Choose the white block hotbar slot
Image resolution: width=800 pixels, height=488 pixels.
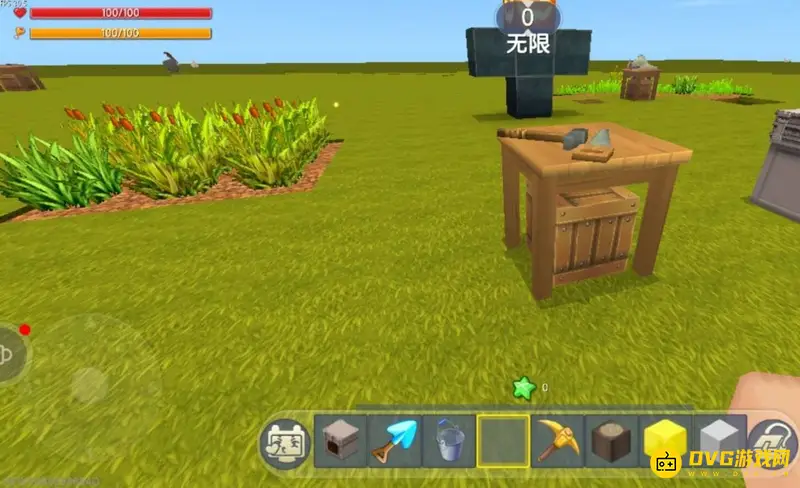718,442
